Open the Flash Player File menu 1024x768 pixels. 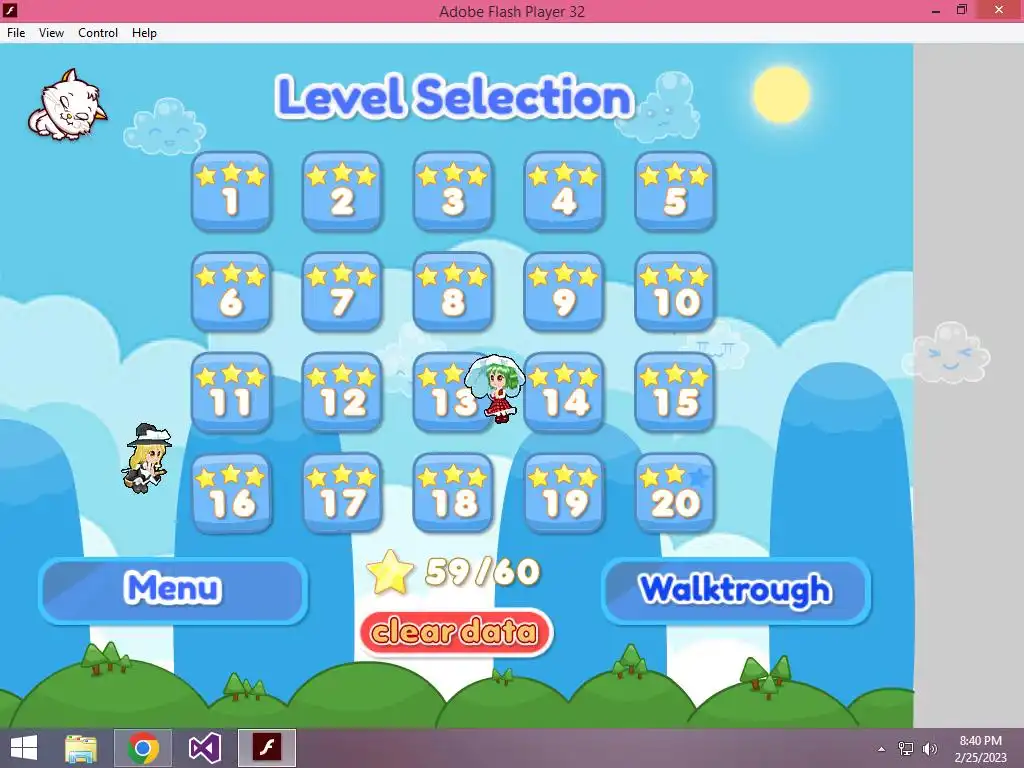(x=16, y=33)
